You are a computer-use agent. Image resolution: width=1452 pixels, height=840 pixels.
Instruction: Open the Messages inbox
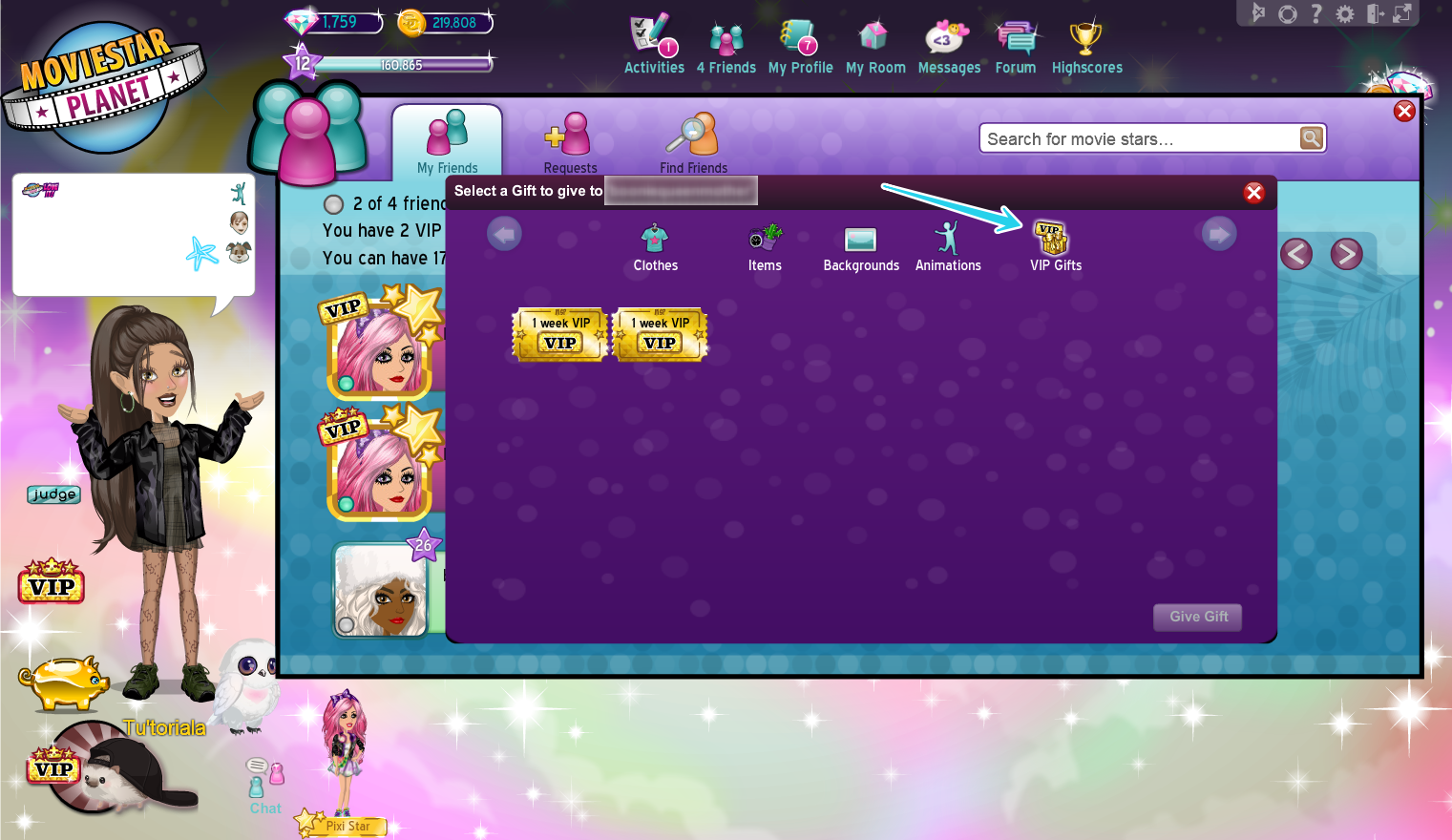tap(949, 43)
